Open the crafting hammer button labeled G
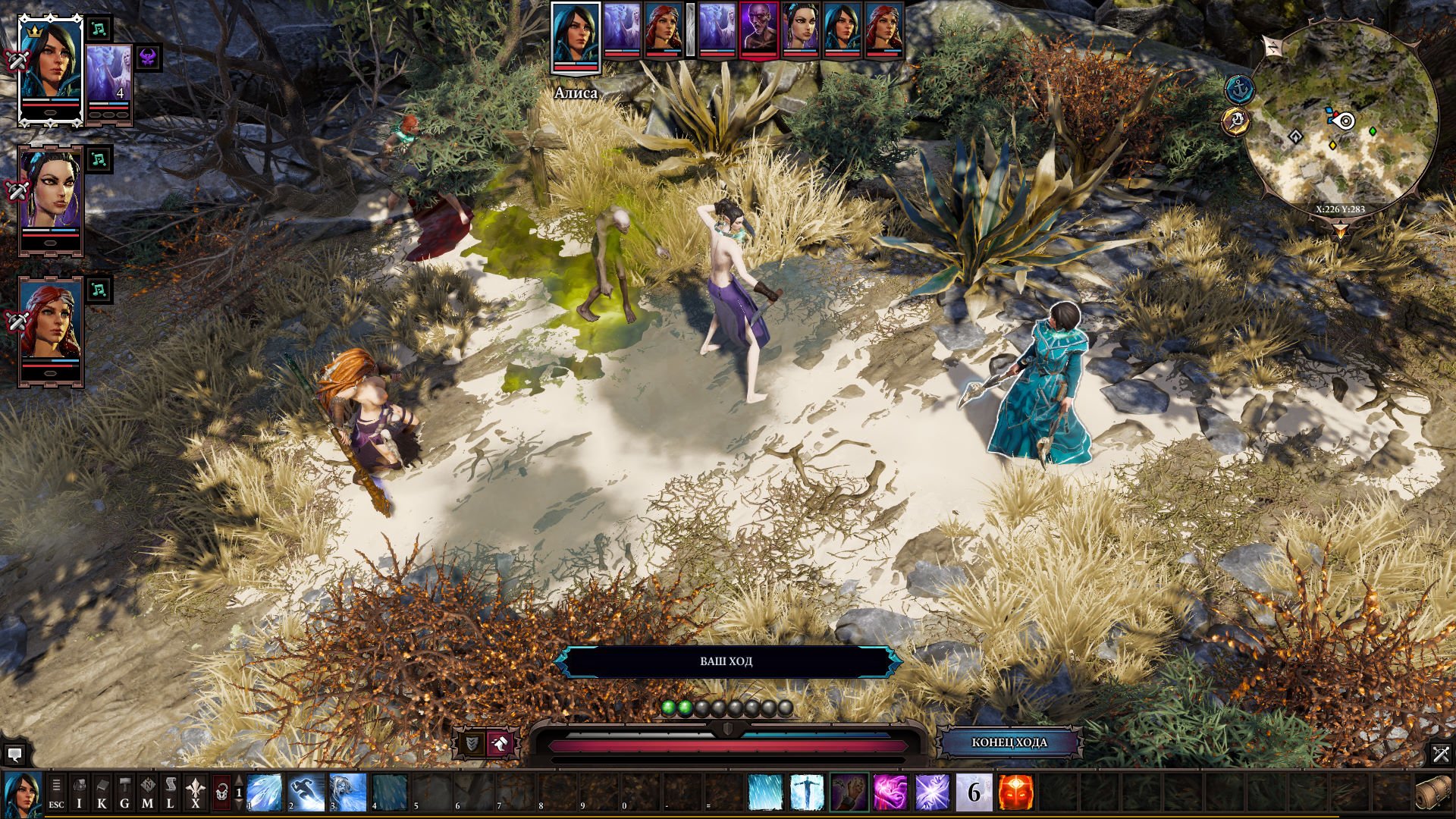The image size is (1456, 819). pyautogui.click(x=124, y=792)
